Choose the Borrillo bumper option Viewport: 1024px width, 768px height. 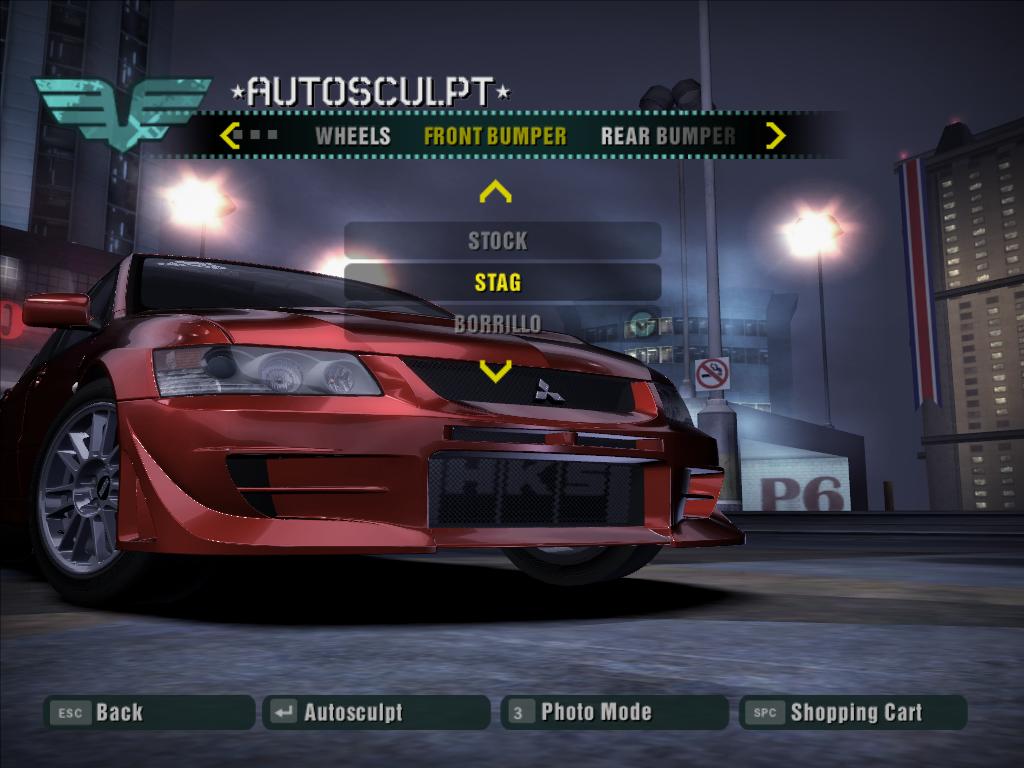[498, 323]
